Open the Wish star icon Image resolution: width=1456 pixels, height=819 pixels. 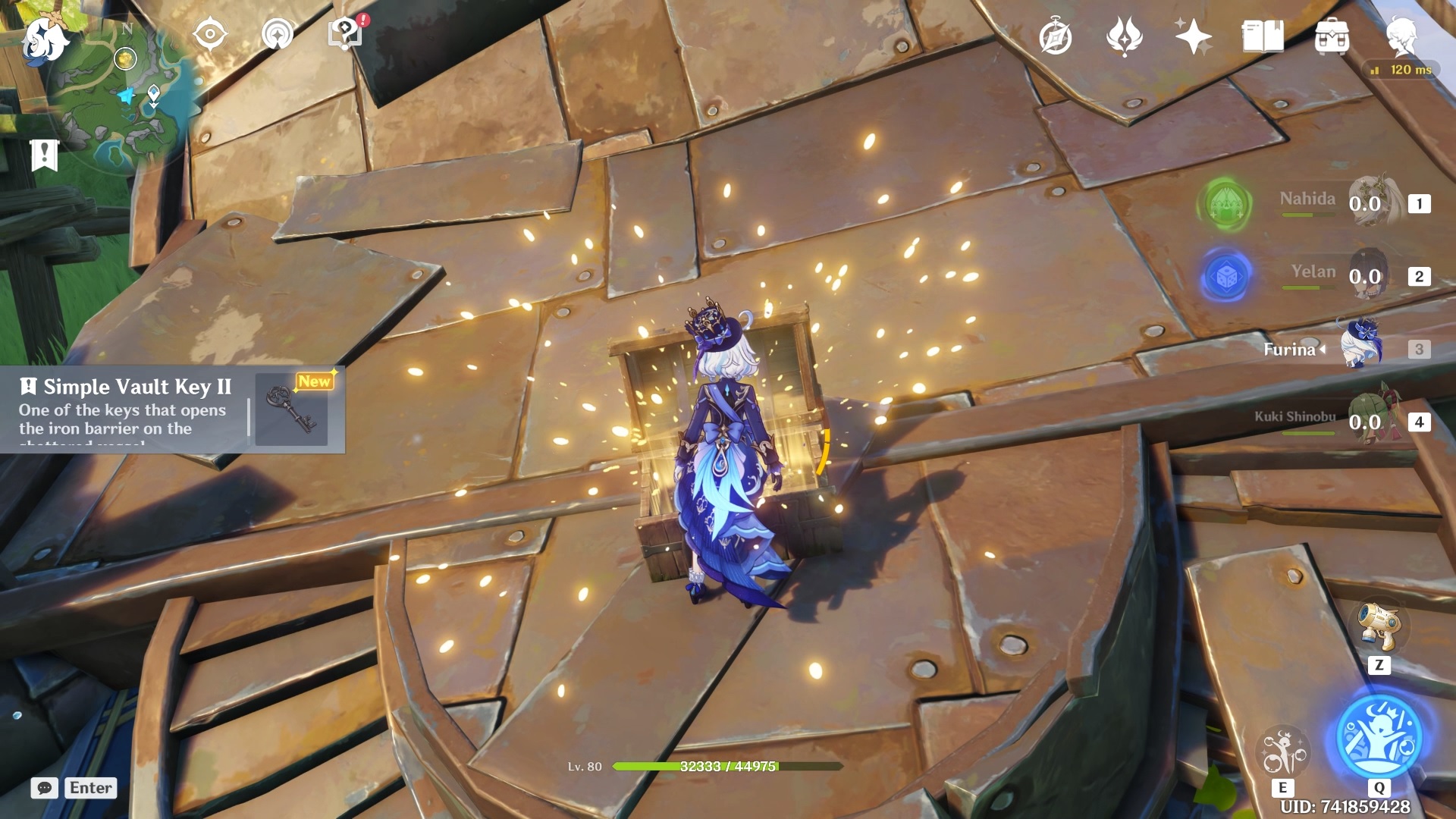(1192, 37)
